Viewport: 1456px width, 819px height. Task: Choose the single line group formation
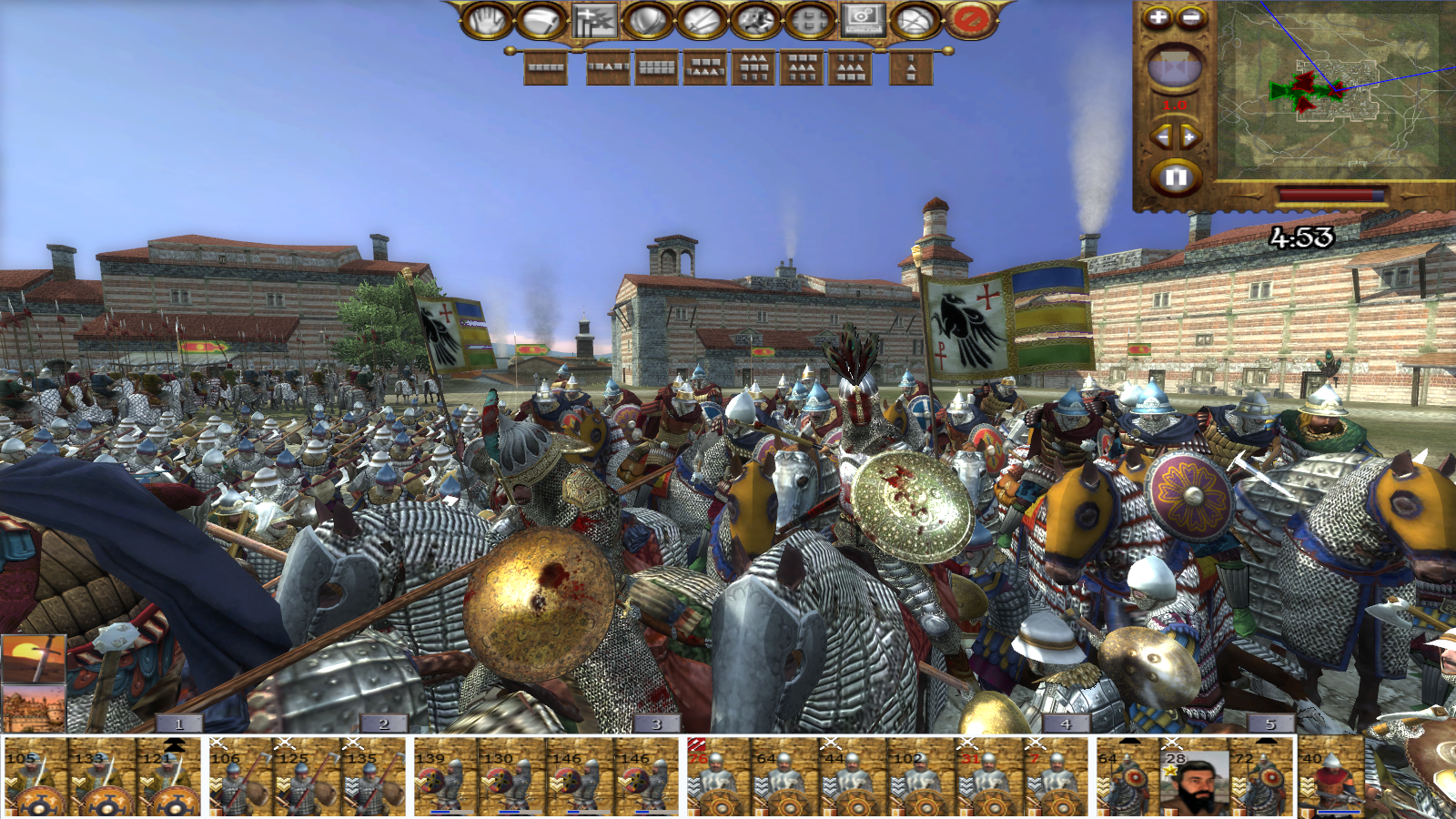pos(545,67)
